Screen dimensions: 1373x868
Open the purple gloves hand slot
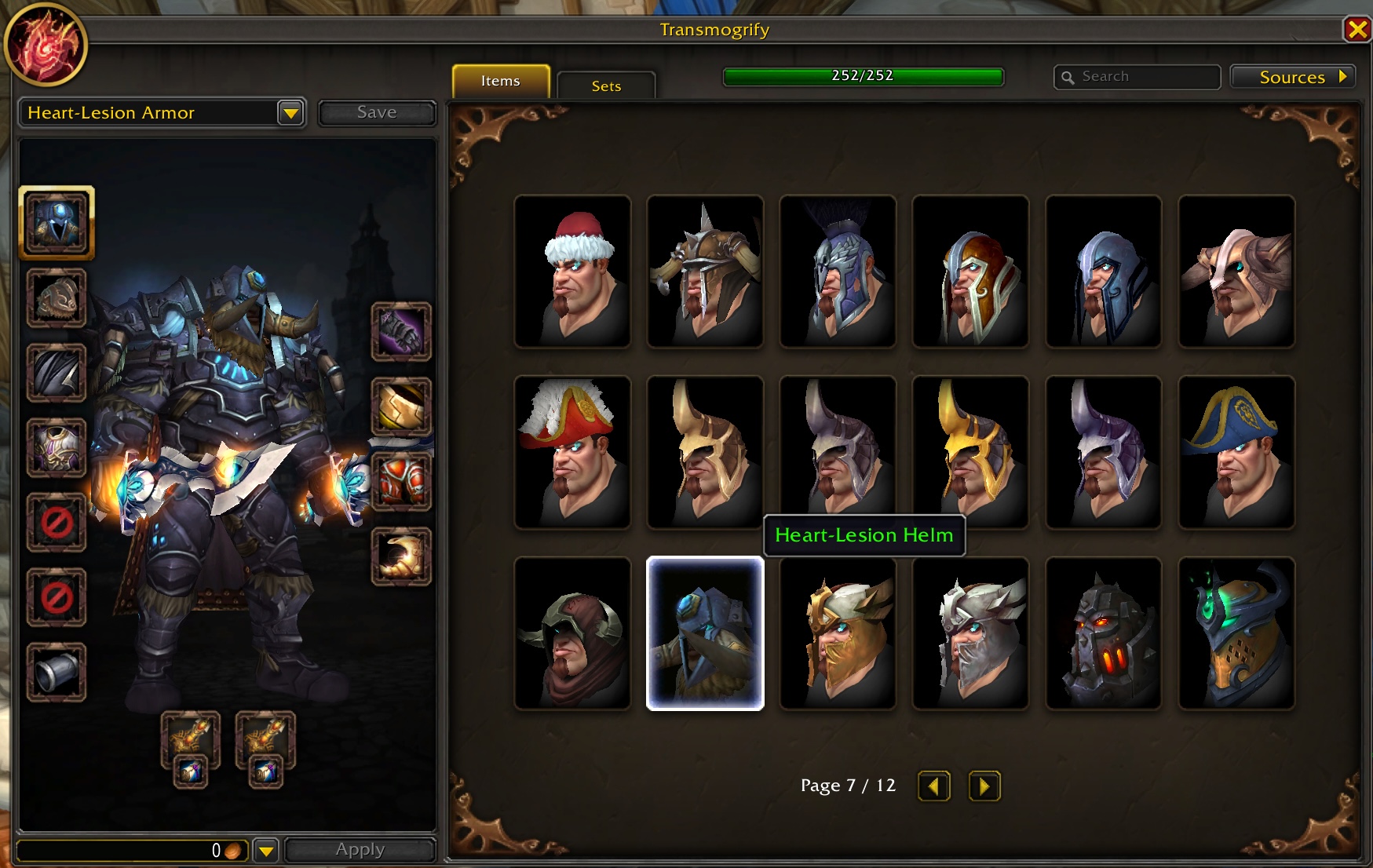pos(401,332)
